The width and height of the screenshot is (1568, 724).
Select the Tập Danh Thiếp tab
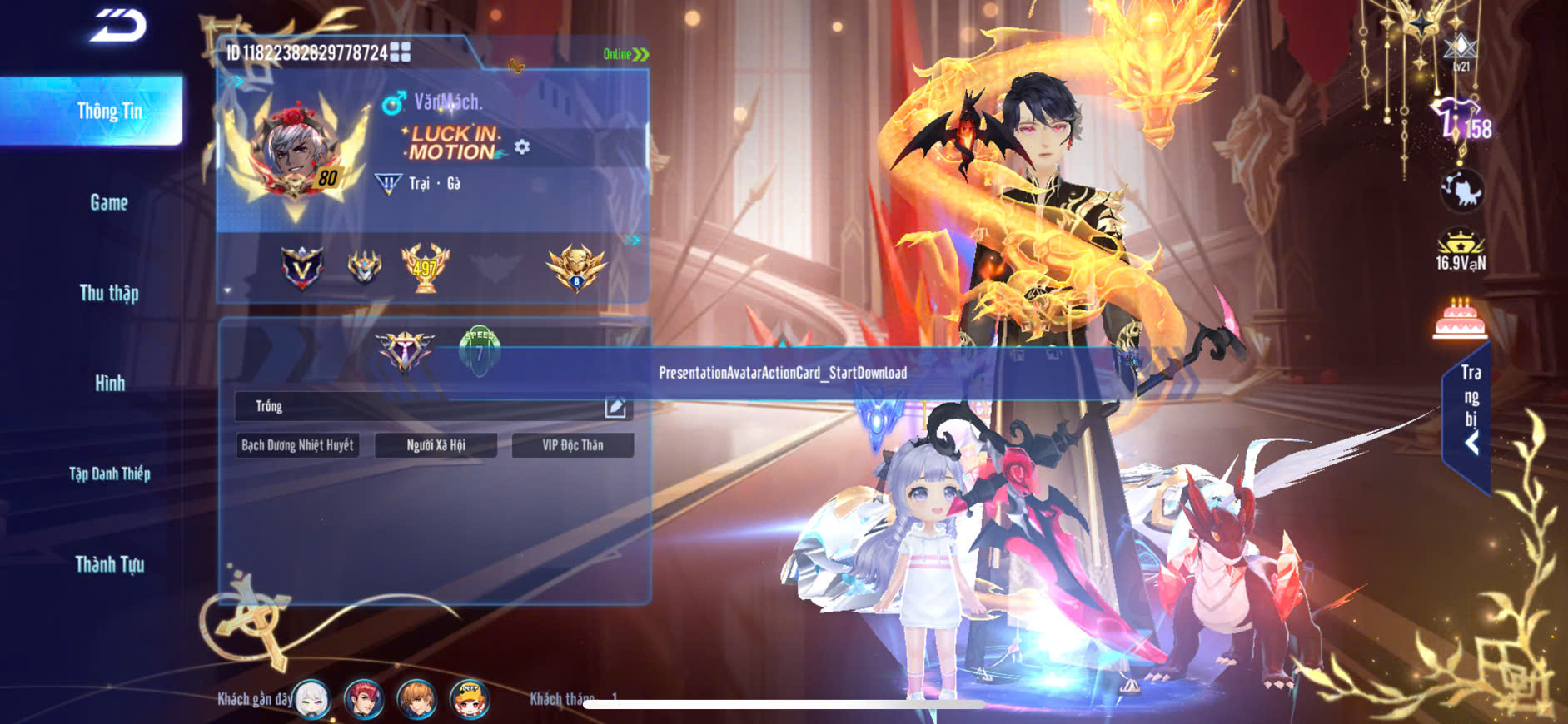click(x=109, y=474)
